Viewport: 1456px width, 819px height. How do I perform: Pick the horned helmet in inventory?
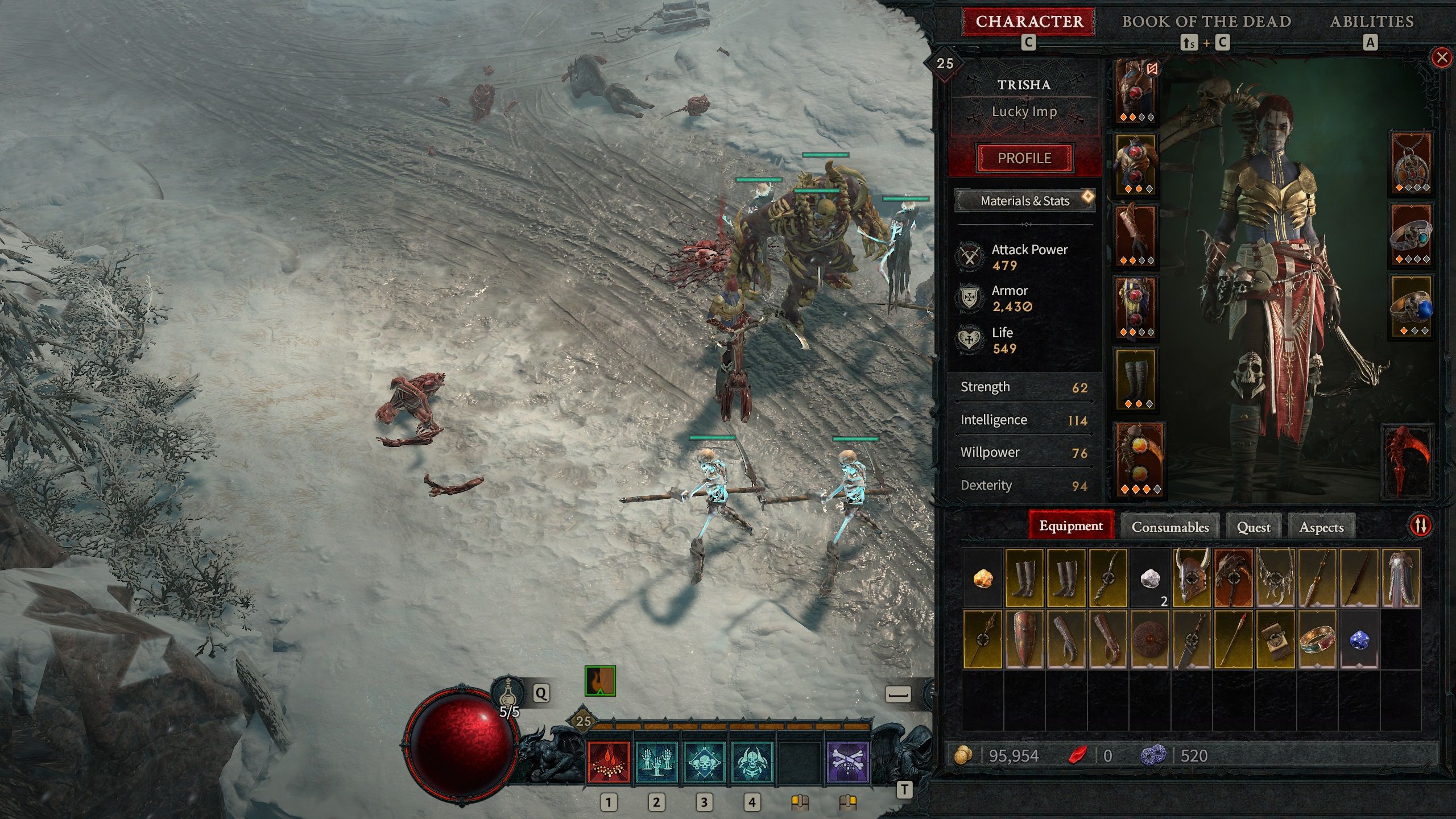pyautogui.click(x=1191, y=577)
